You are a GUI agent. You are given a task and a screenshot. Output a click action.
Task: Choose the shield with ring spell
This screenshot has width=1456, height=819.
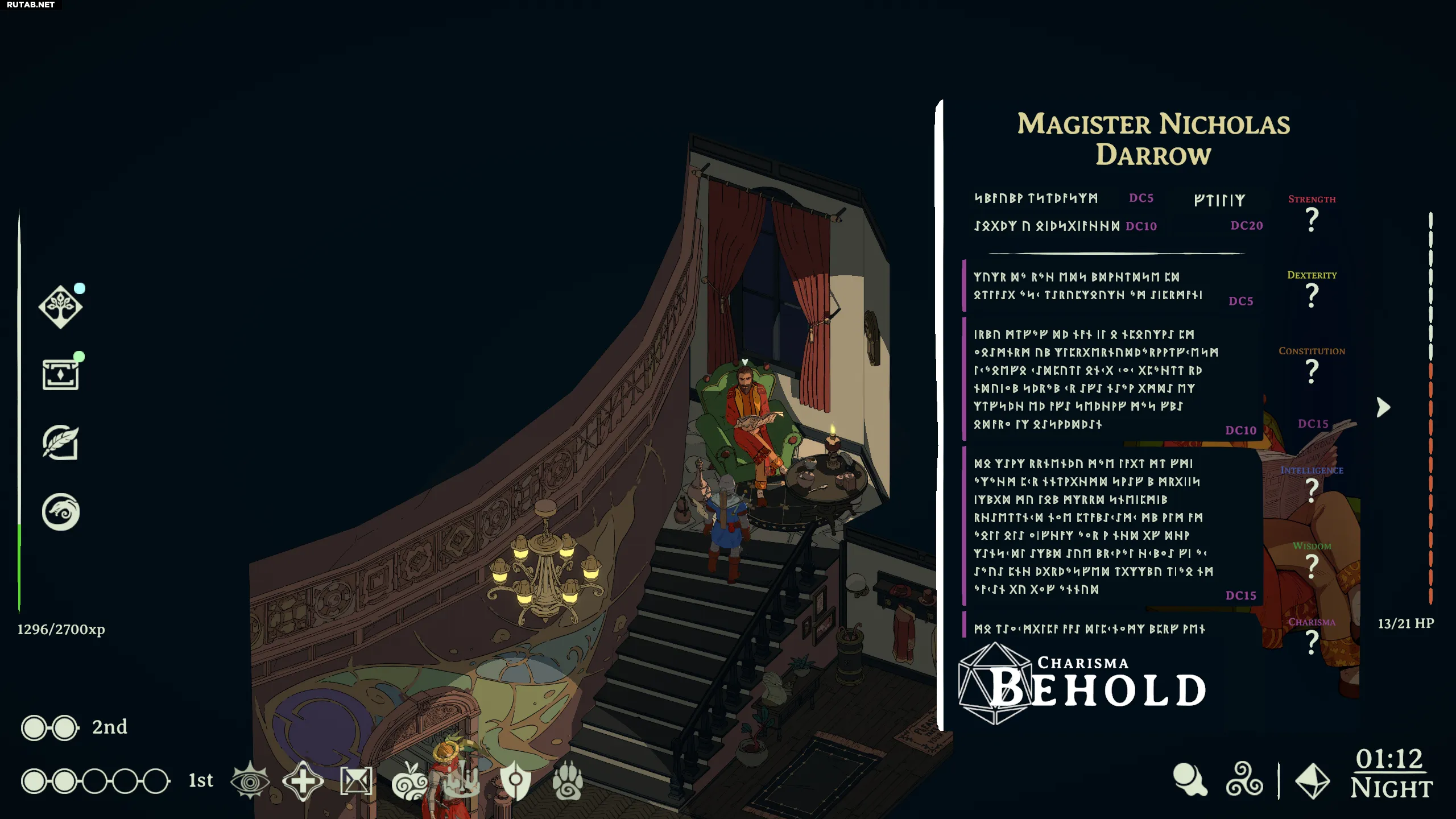pyautogui.click(x=515, y=780)
